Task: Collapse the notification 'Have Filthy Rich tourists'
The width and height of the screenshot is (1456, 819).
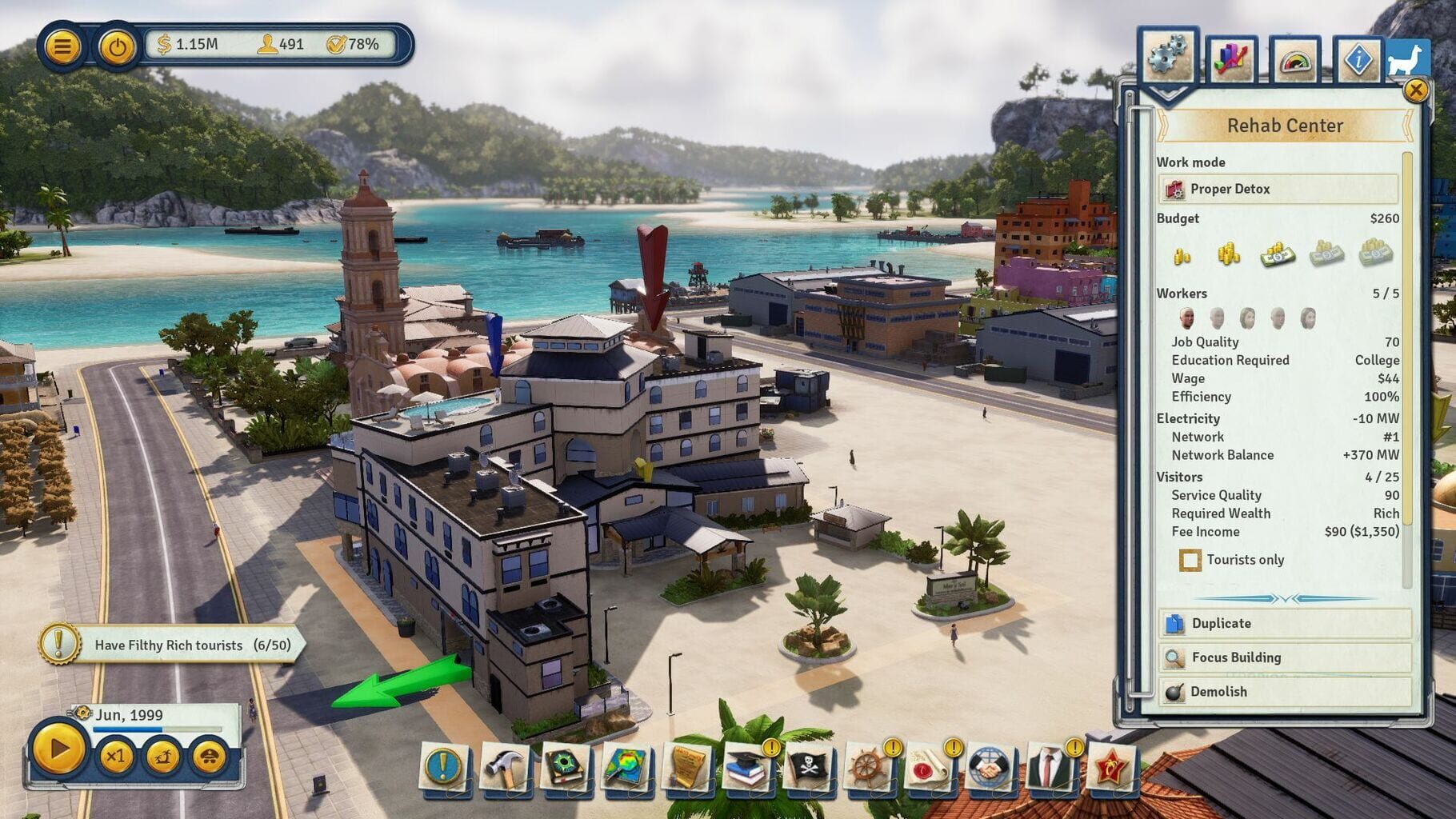Action: coord(59,645)
